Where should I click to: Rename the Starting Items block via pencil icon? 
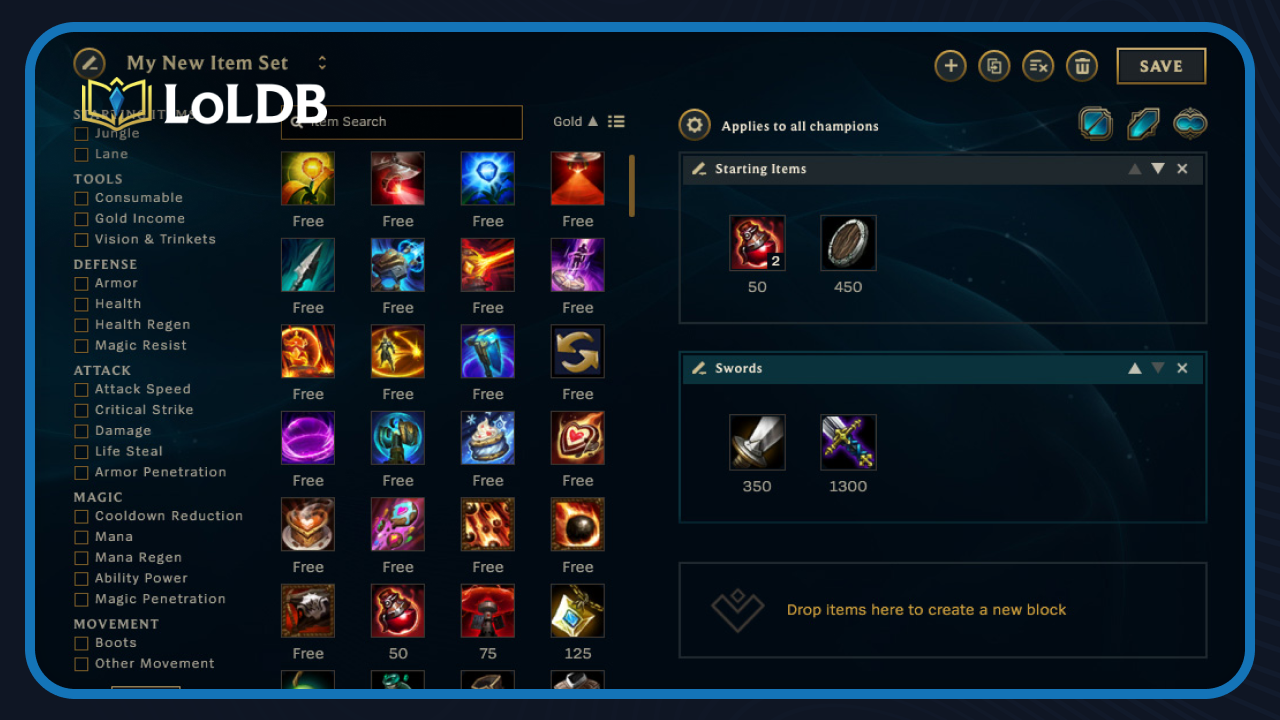[x=699, y=169]
